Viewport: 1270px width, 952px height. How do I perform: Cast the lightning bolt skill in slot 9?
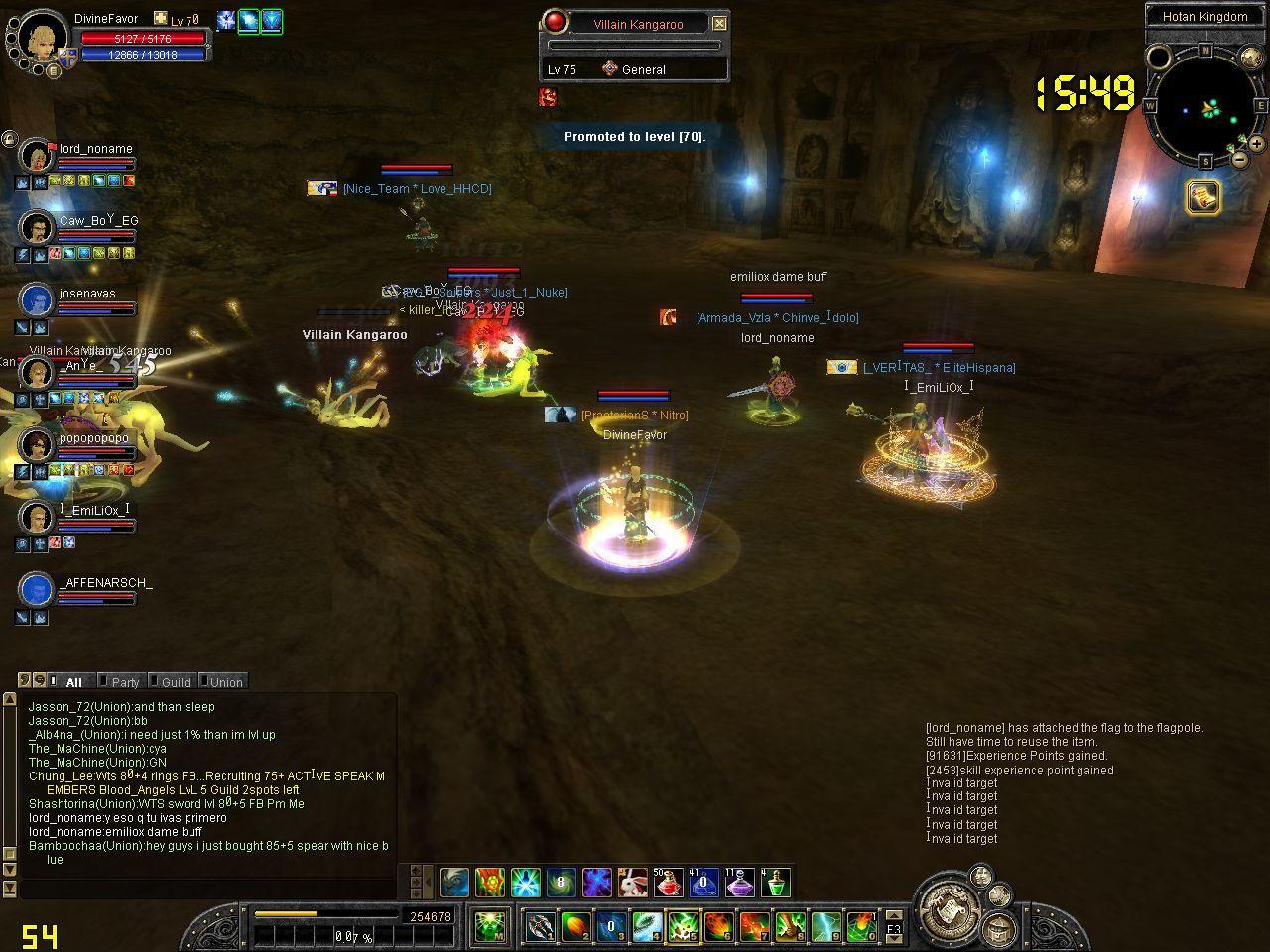[826, 927]
